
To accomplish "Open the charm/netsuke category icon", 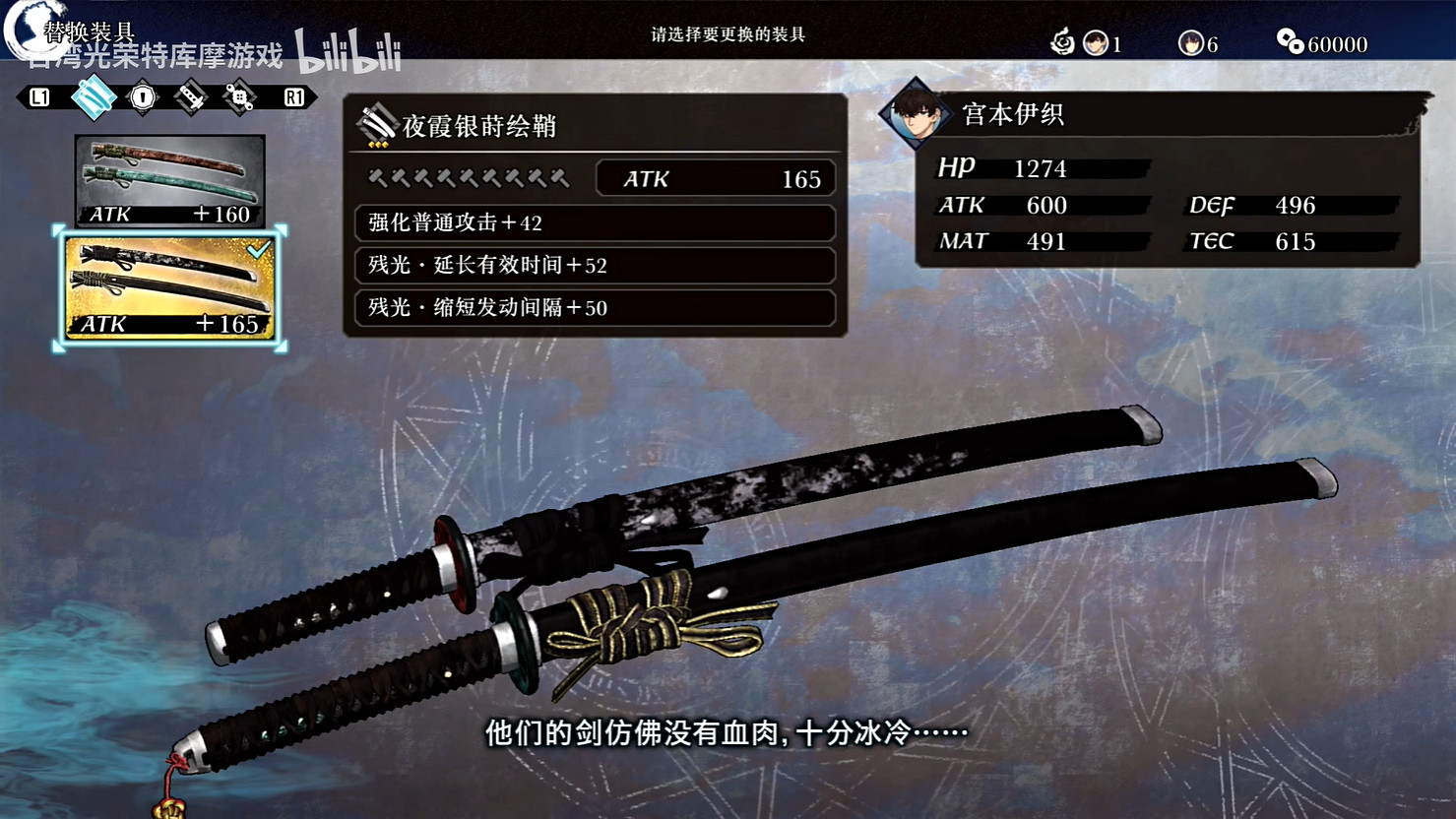I will [238, 97].
